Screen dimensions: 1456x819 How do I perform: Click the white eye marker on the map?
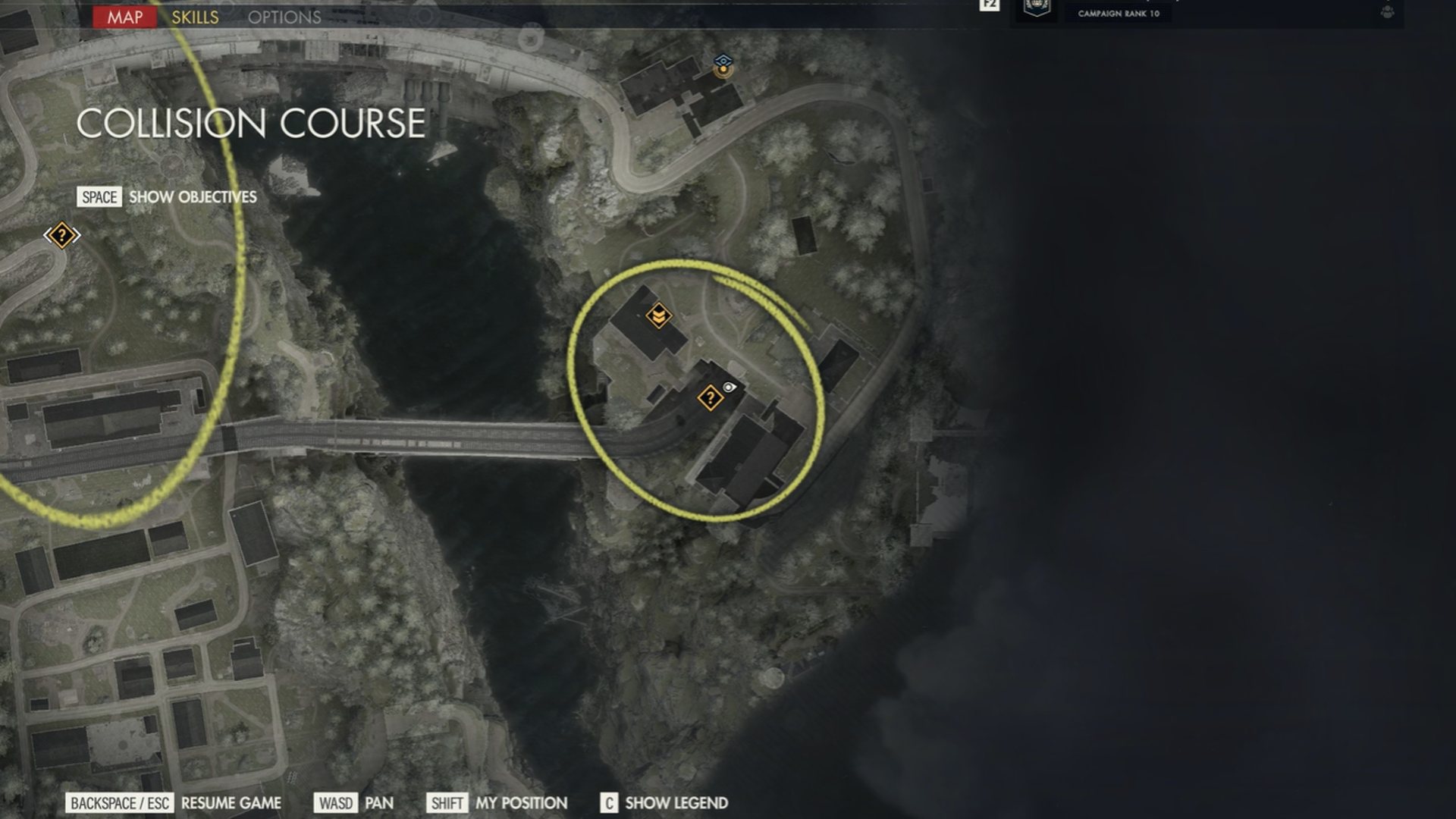(x=729, y=388)
